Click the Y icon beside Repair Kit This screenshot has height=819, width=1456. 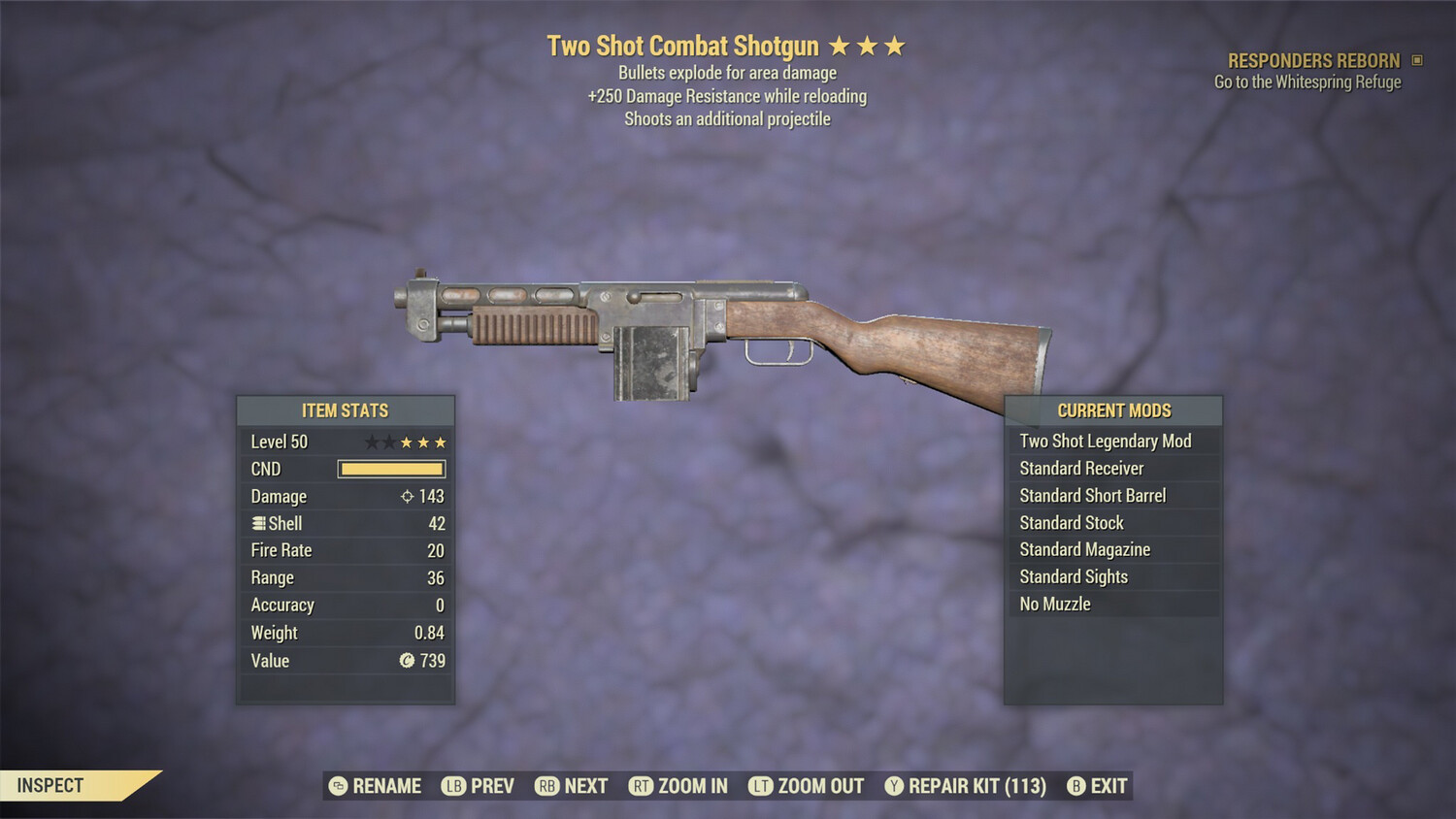895,786
